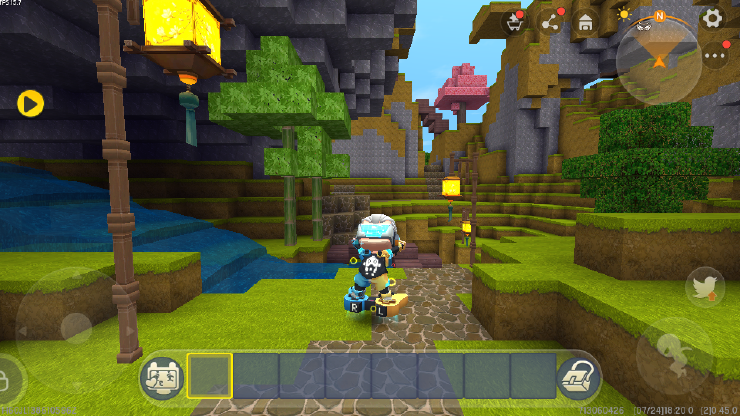The width and height of the screenshot is (740, 416).
Task: Open the three-dots more options
Action: [x=714, y=56]
